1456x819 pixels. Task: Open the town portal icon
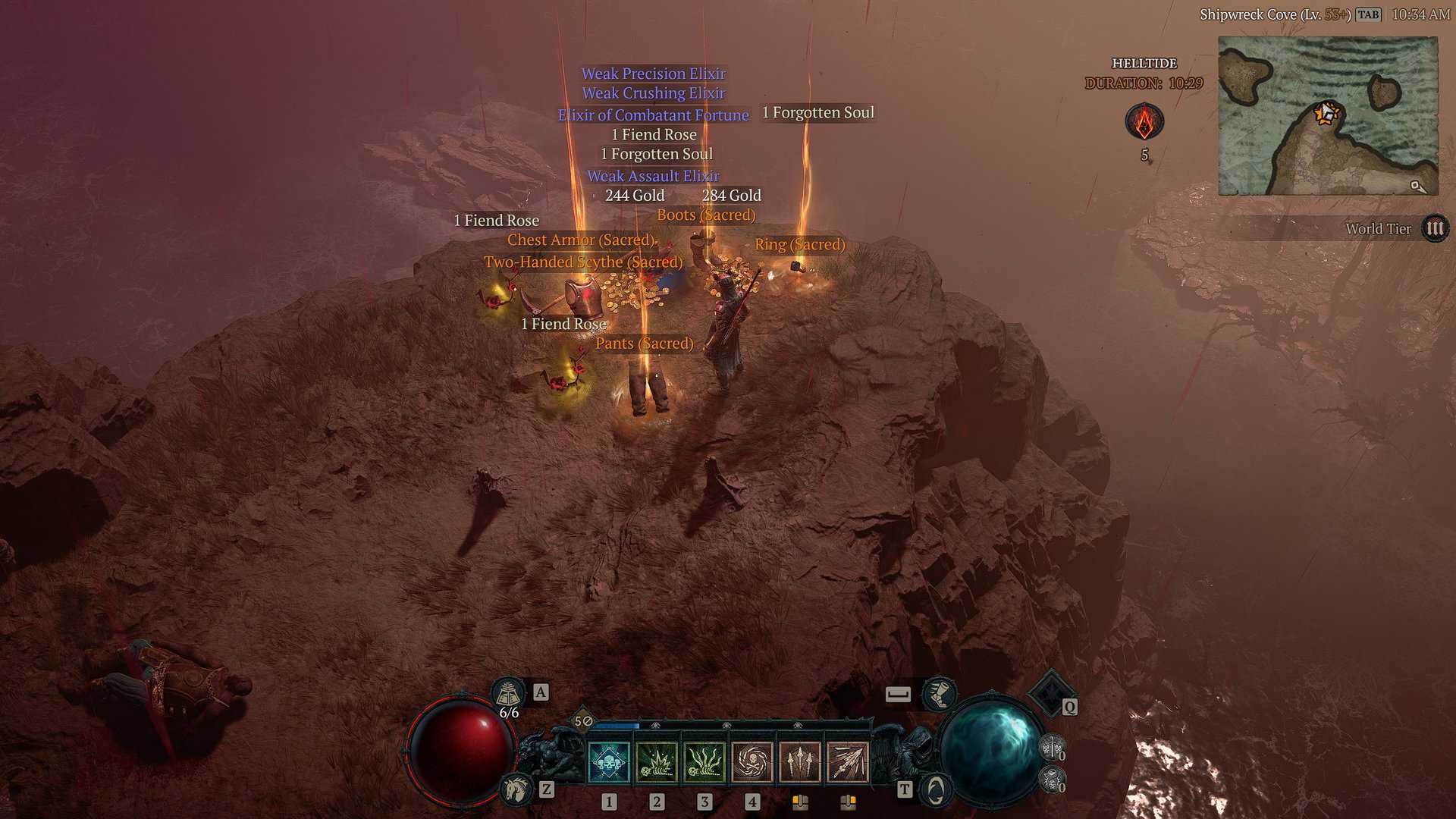tap(936, 790)
